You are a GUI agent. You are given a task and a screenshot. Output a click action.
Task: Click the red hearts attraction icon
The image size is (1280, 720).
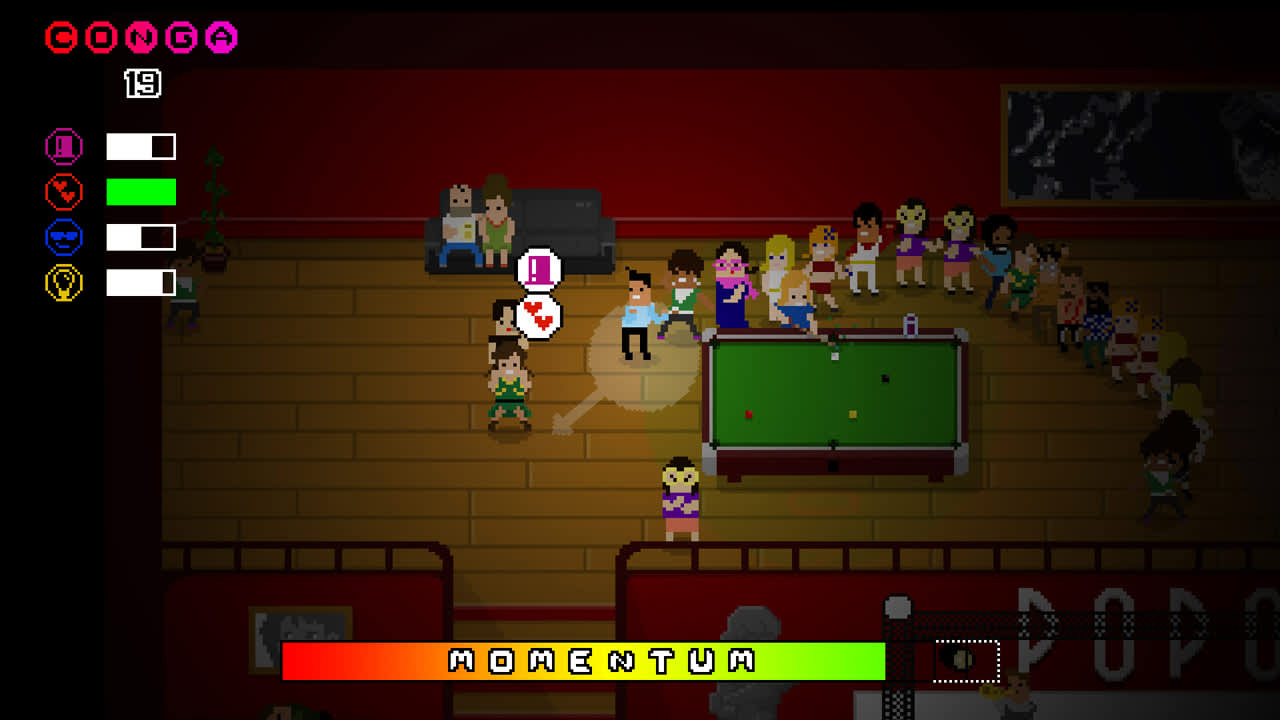62,191
